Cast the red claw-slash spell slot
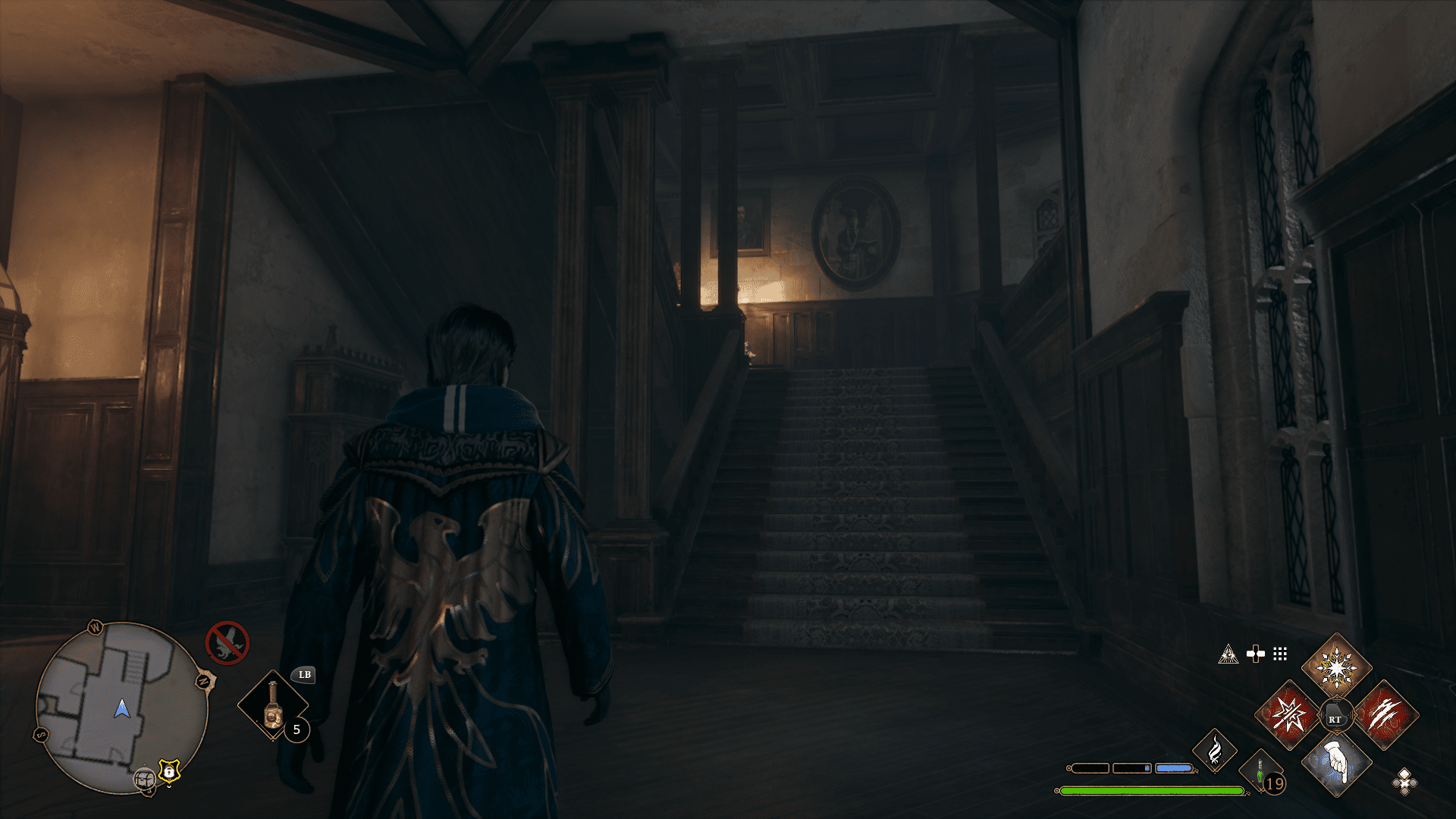 [1385, 715]
